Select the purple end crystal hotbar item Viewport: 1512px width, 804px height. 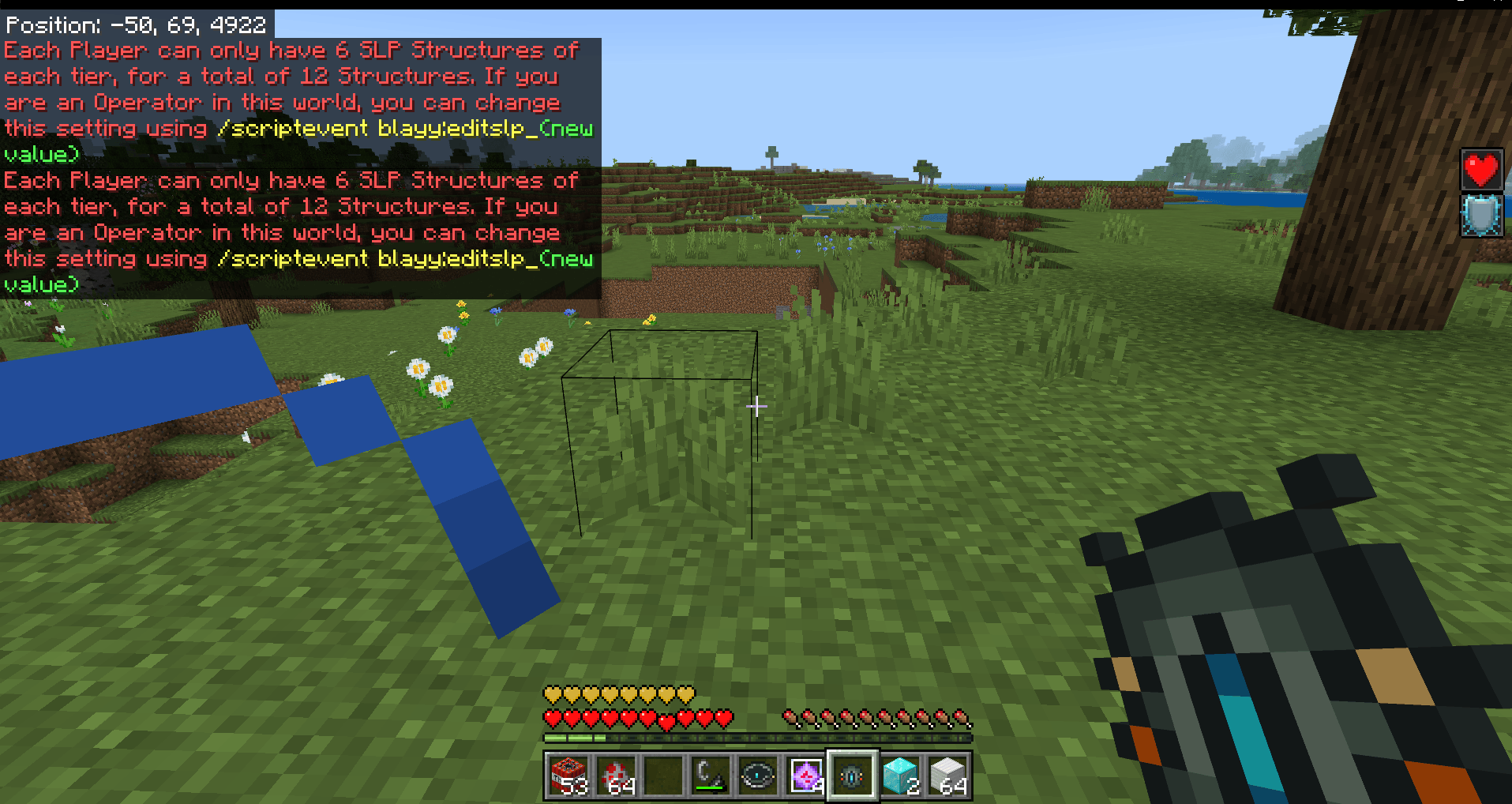pos(805,776)
